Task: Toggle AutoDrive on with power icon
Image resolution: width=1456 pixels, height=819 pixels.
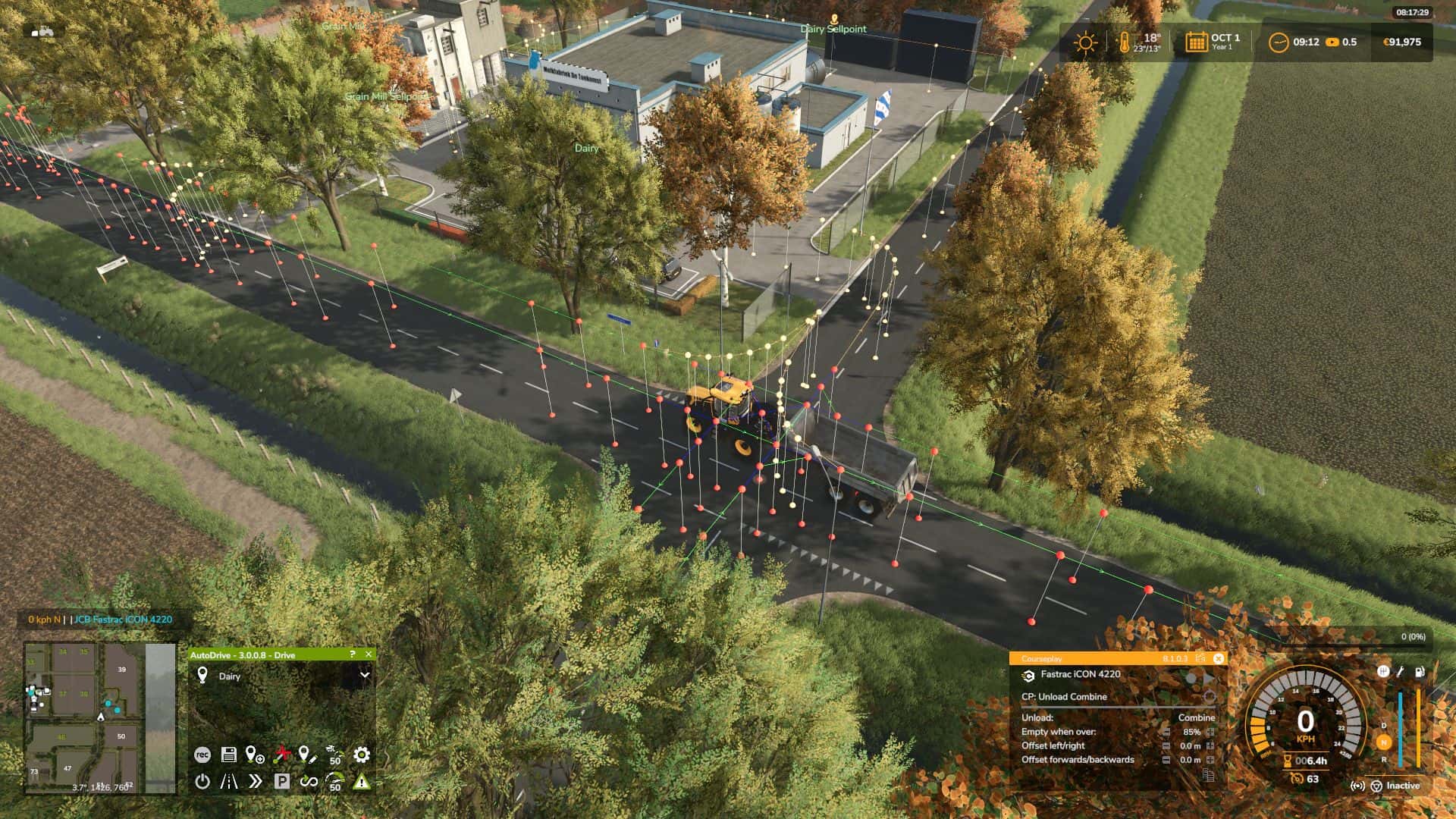Action: tap(202, 782)
